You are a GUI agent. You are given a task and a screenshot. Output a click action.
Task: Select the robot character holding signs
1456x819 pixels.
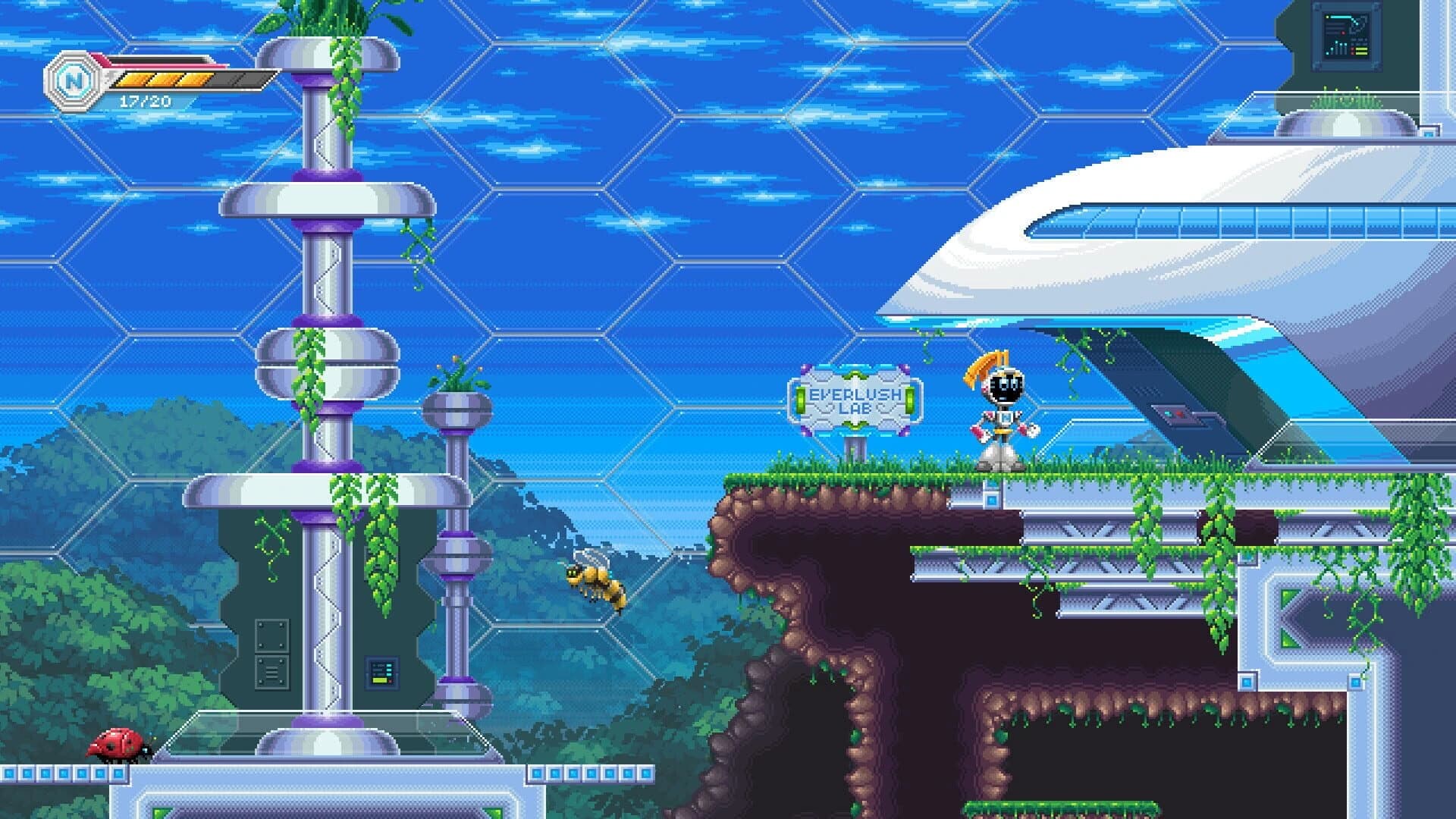tap(1003, 417)
